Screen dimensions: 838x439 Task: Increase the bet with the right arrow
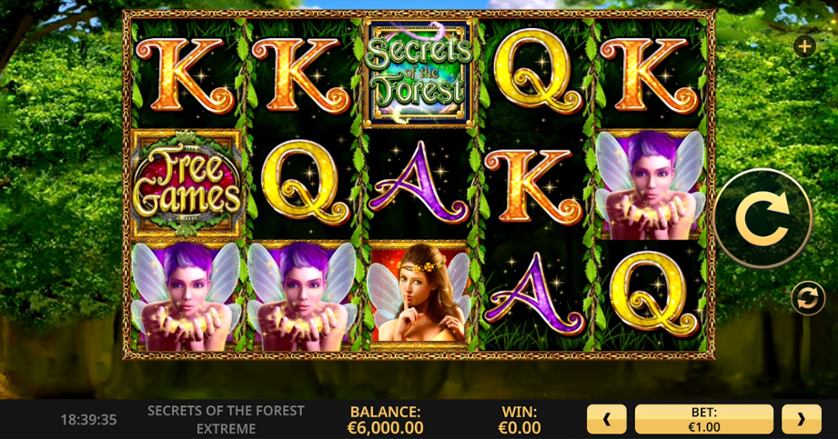pyautogui.click(x=801, y=418)
